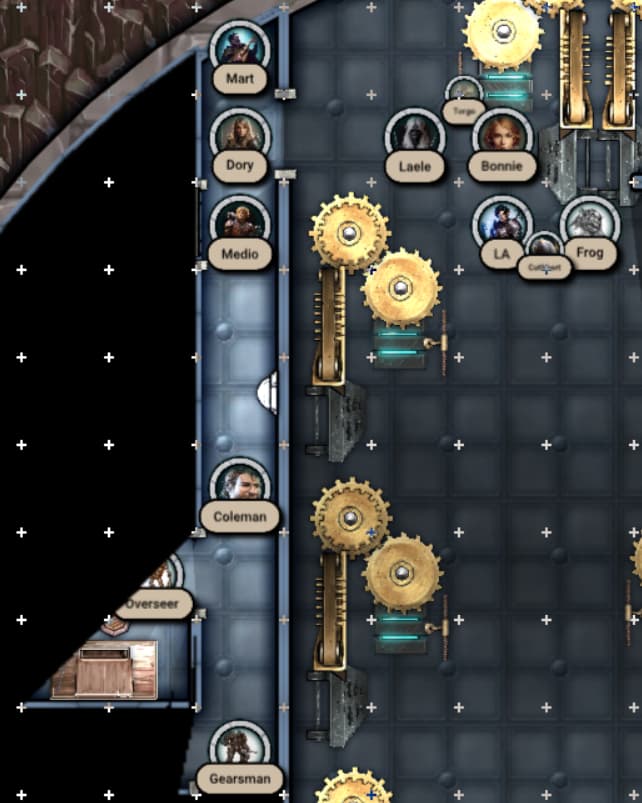Select the Mart character token
This screenshot has width=642, height=803.
240,48
